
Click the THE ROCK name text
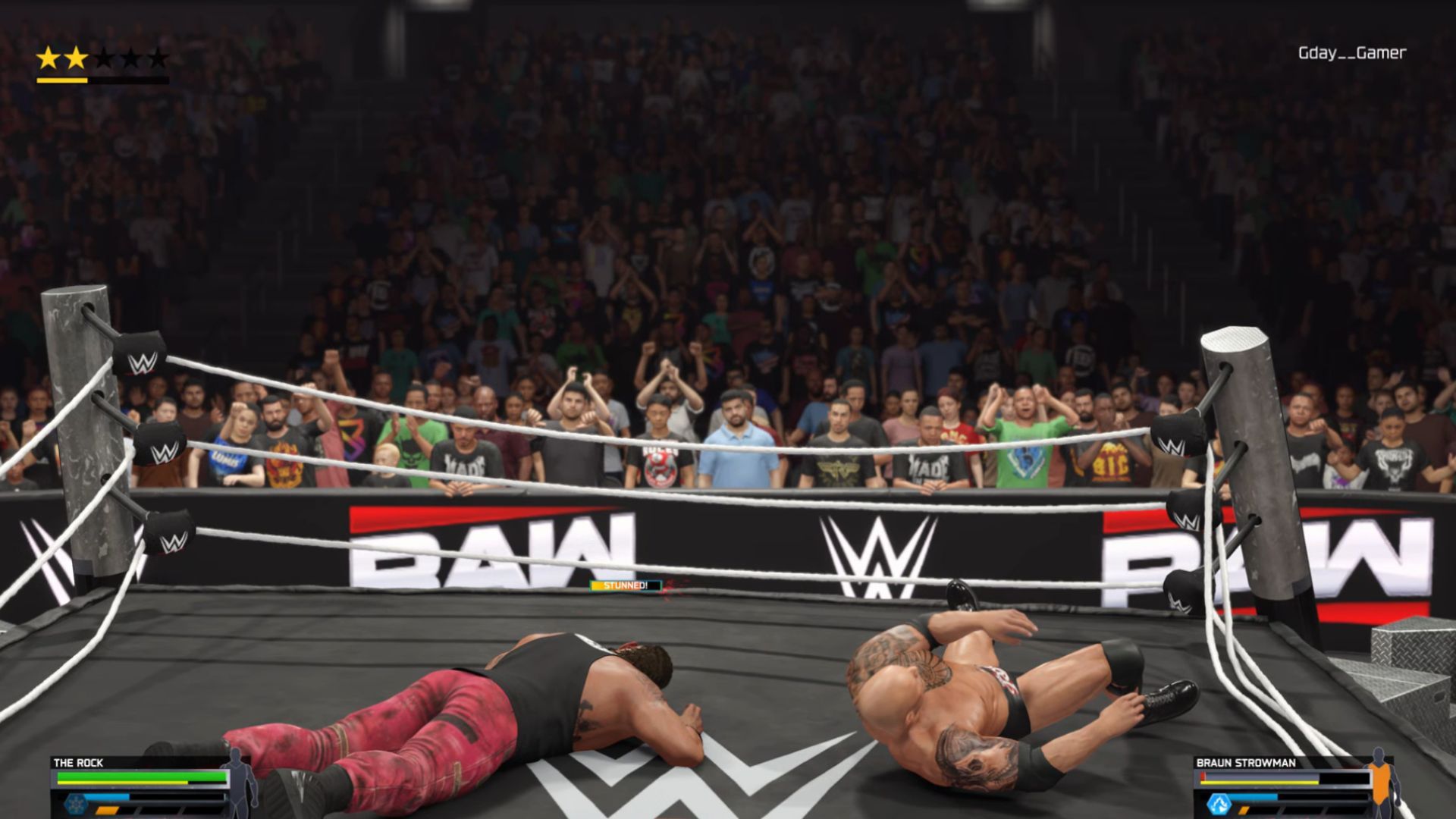pos(77,763)
